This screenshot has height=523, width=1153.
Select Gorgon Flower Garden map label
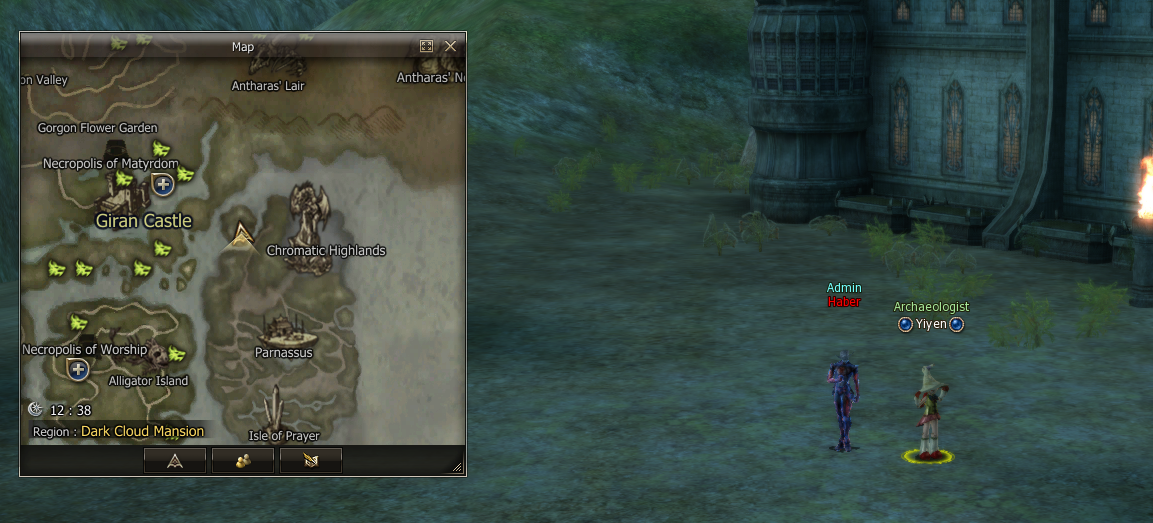coord(98,128)
